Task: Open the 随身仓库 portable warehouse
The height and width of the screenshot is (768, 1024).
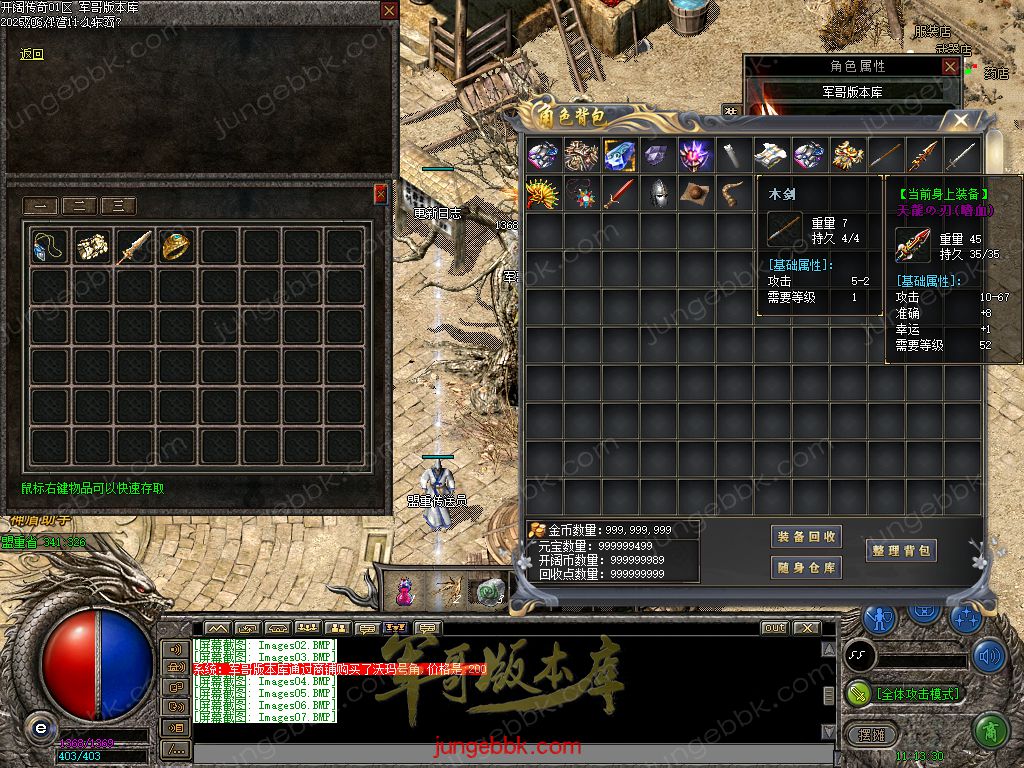Action: click(807, 568)
